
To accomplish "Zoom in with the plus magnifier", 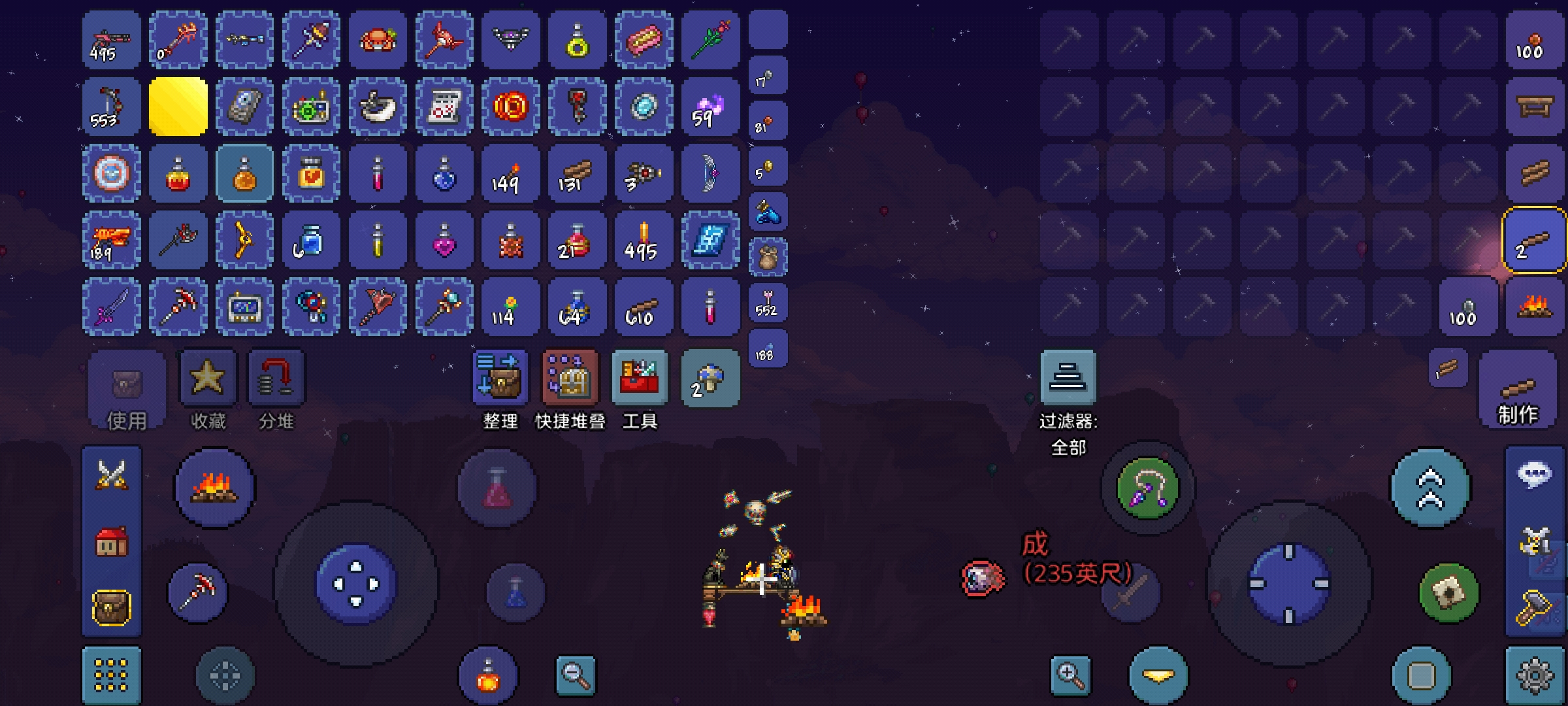I will pyautogui.click(x=1071, y=675).
